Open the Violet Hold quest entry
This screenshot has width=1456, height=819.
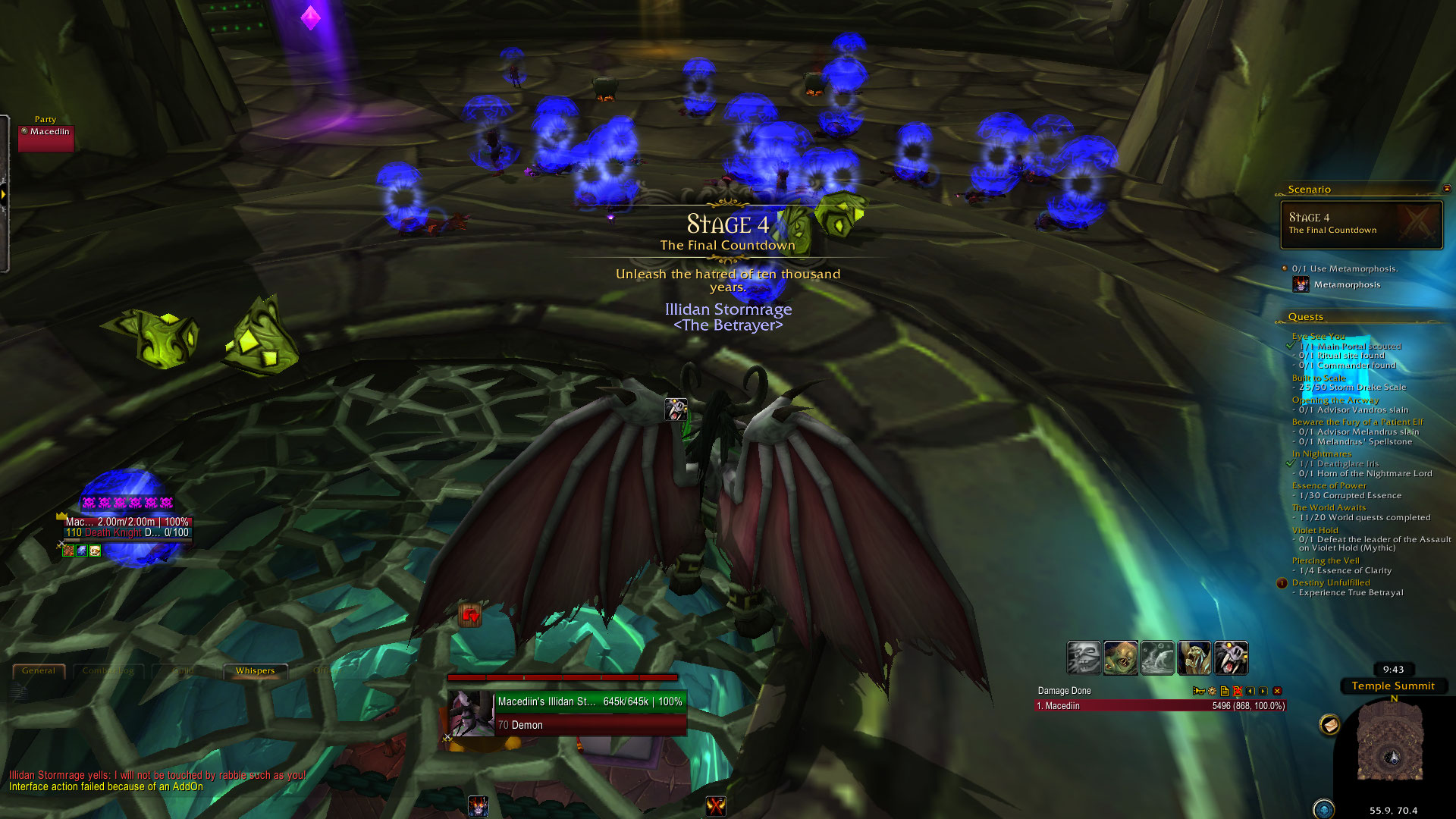coord(1315,530)
